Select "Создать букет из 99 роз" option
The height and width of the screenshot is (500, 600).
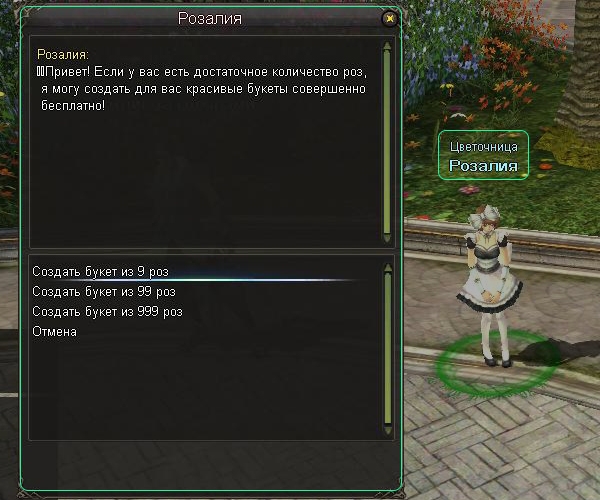(x=103, y=291)
